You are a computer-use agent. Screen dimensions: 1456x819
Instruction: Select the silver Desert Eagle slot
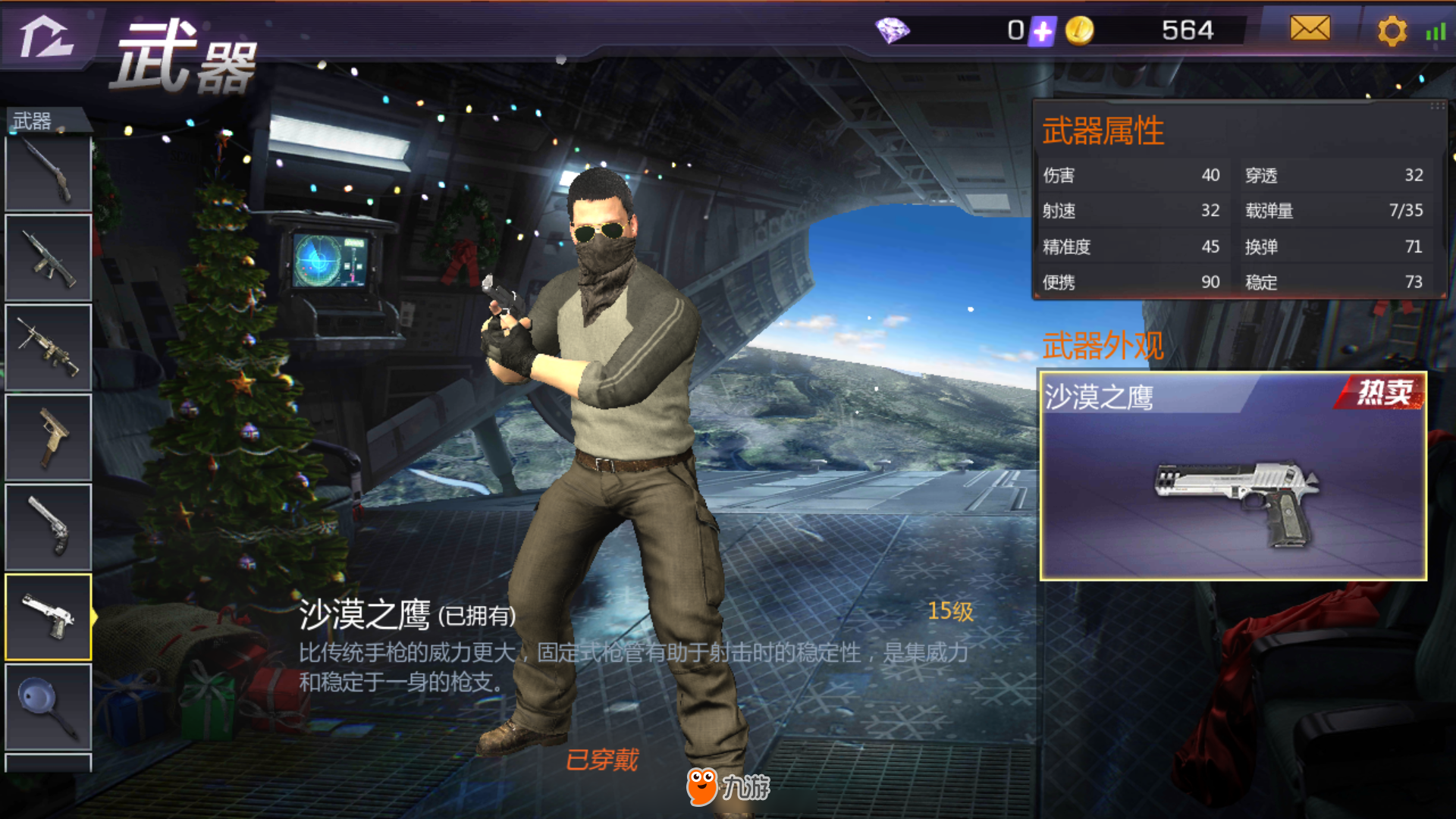click(x=49, y=617)
